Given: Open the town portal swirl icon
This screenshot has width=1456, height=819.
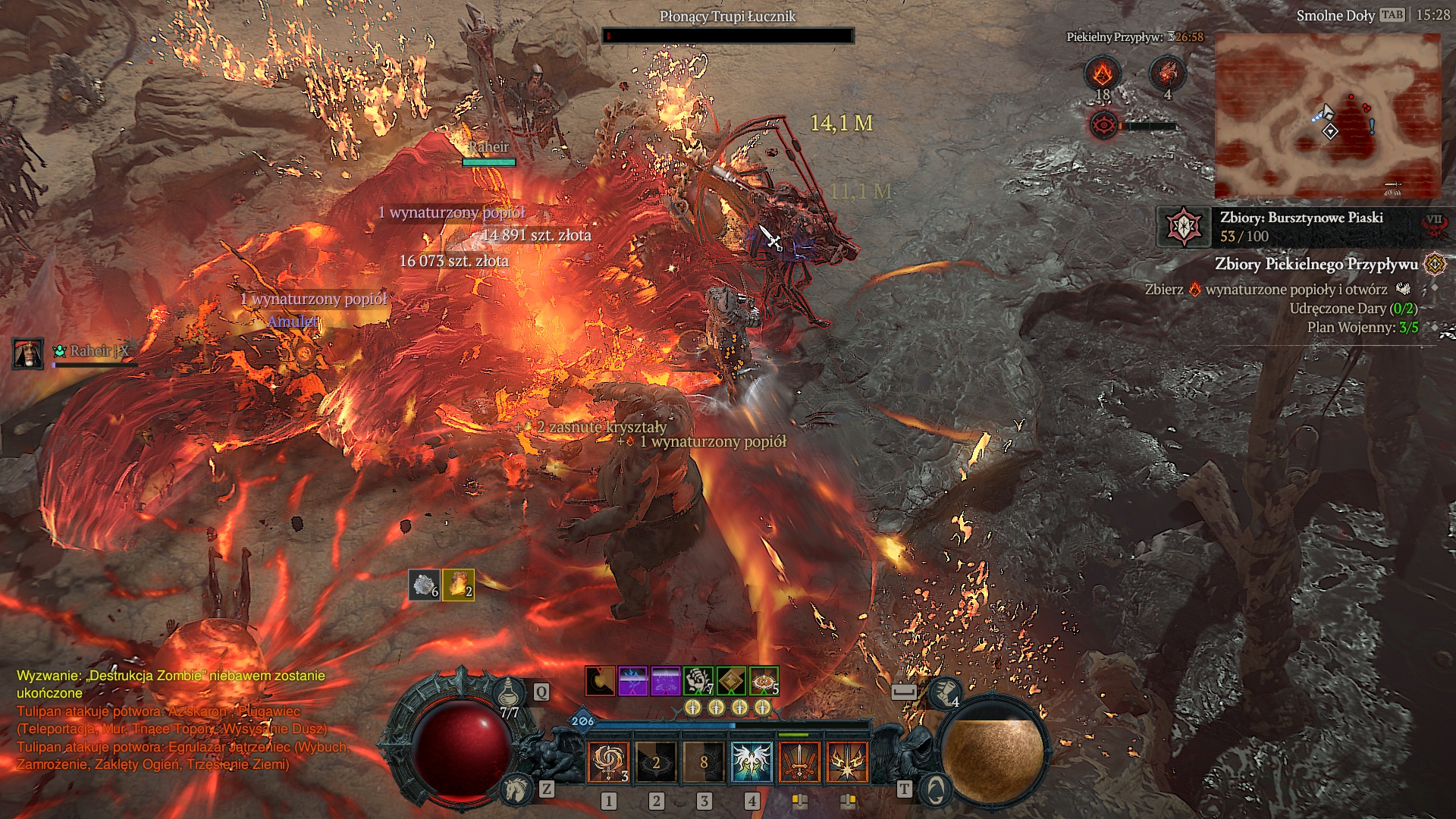Looking at the screenshot, I should (935, 789).
